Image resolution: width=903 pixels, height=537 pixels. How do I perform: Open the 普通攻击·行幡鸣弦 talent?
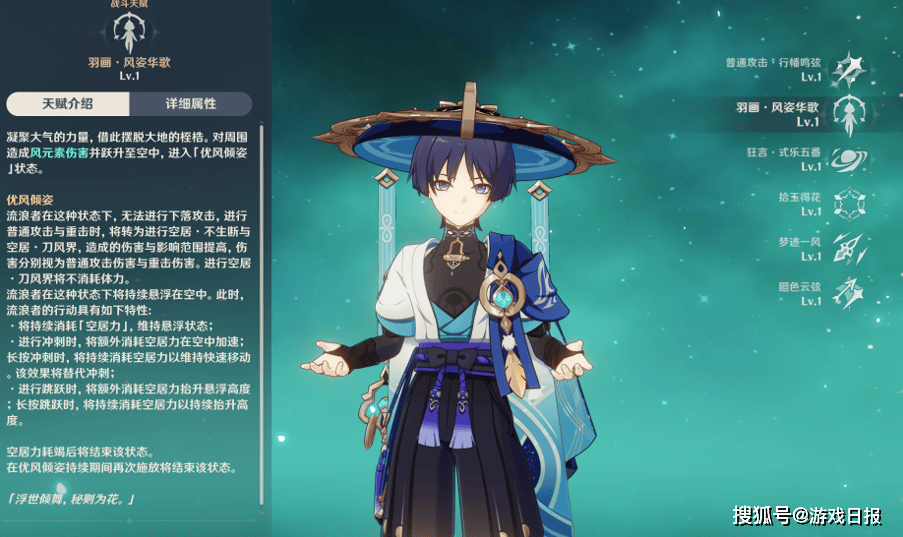(848, 68)
